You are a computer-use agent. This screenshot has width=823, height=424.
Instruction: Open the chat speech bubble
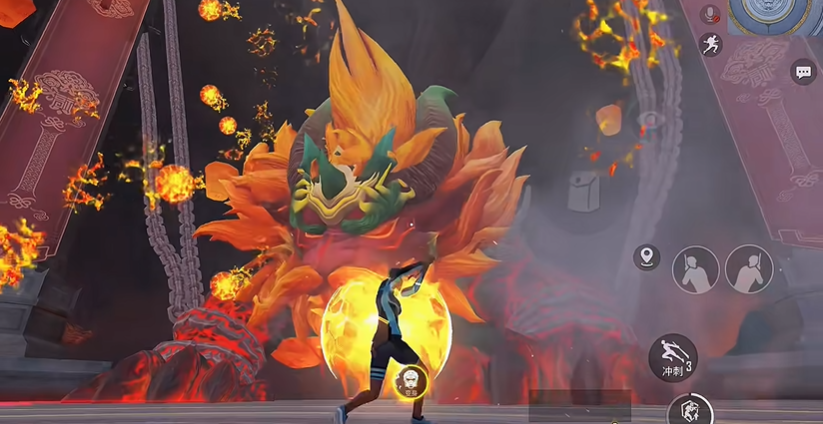(x=803, y=72)
